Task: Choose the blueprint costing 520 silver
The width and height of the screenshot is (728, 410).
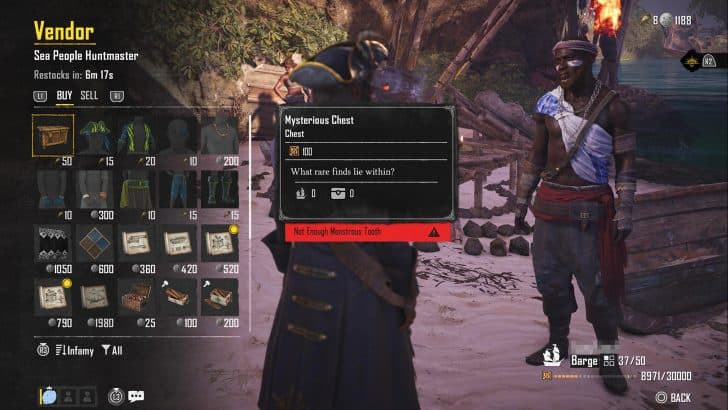Action: pyautogui.click(x=219, y=243)
